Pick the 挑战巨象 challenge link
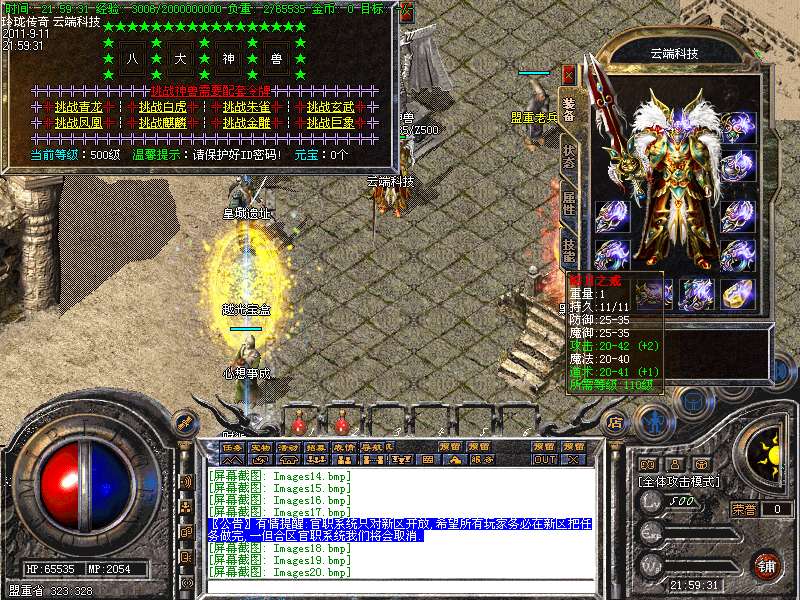 (x=330, y=122)
